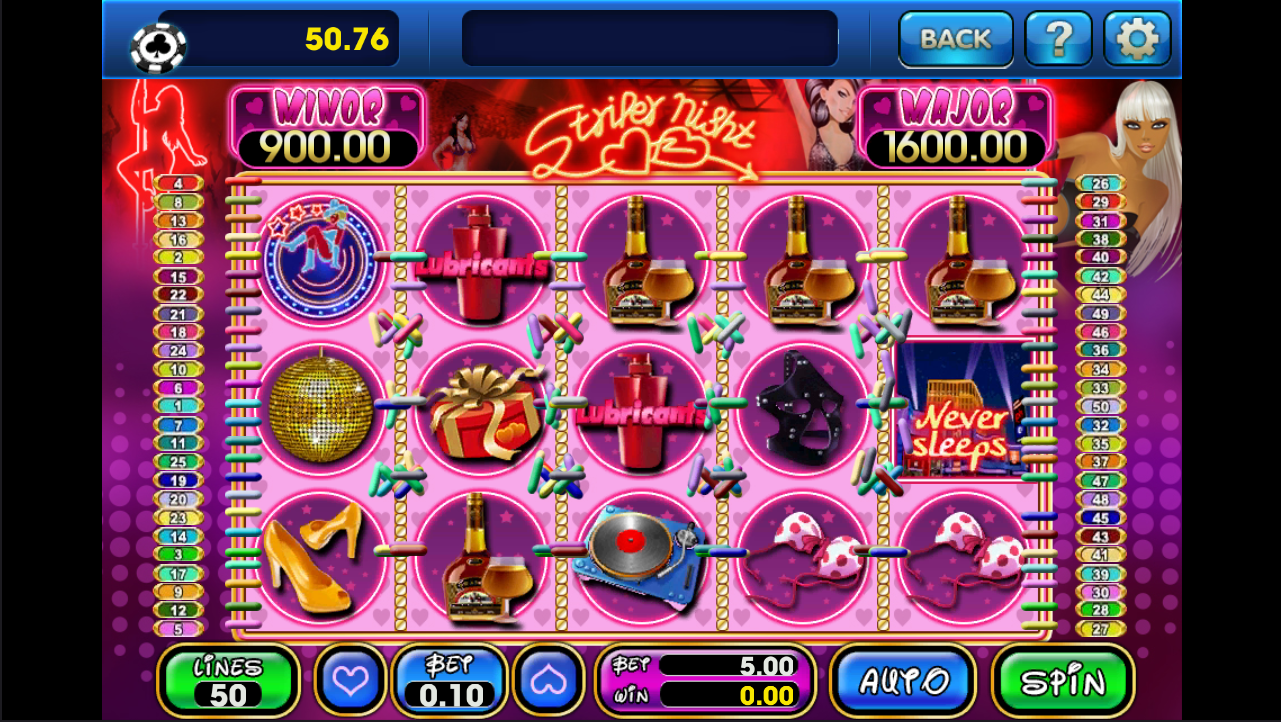Screen dimensions: 1281x722
Task: Select payline number 5 marker
Action: [x=178, y=629]
